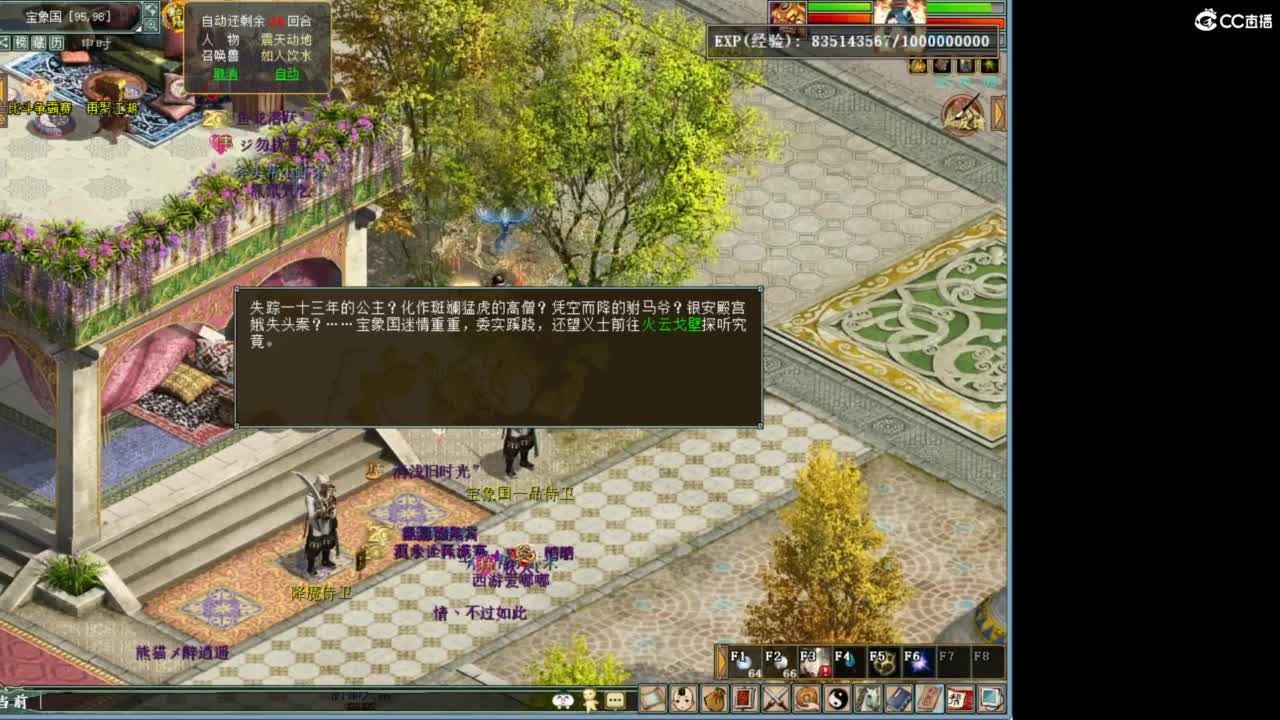The width and height of the screenshot is (1280, 720).
Task: Expand the minimap corner triangle
Action: (138, 29)
